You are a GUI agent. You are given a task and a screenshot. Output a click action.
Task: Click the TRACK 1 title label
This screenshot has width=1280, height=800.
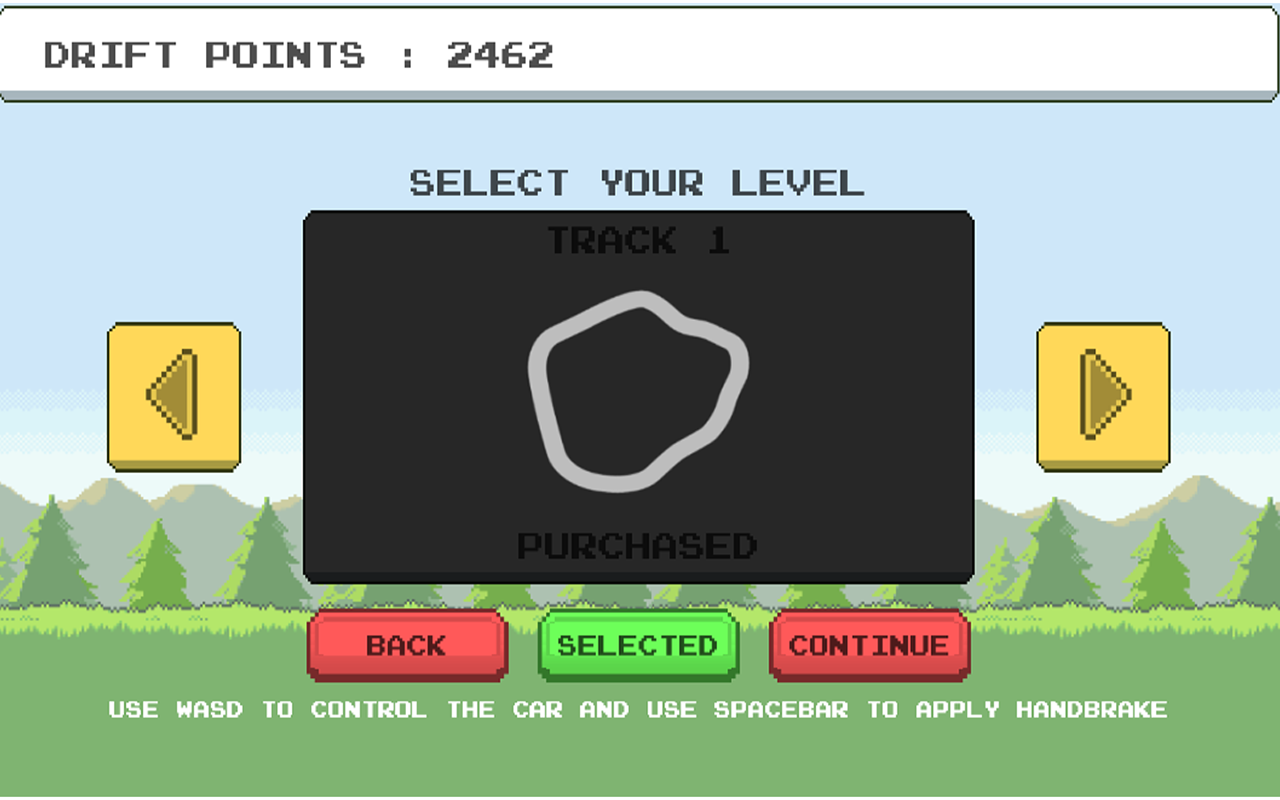pos(637,240)
